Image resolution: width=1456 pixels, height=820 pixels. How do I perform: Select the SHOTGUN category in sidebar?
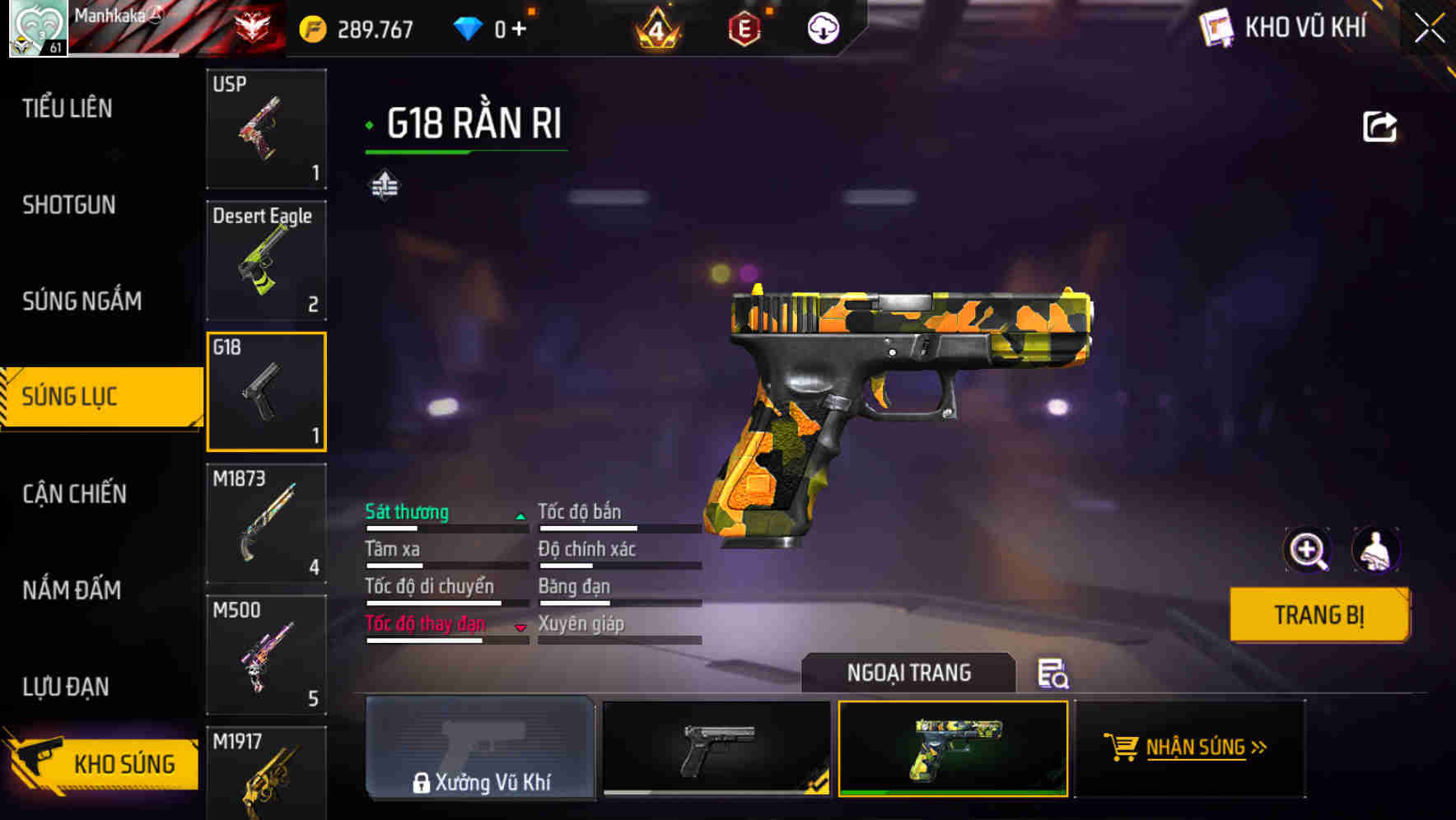pos(68,204)
